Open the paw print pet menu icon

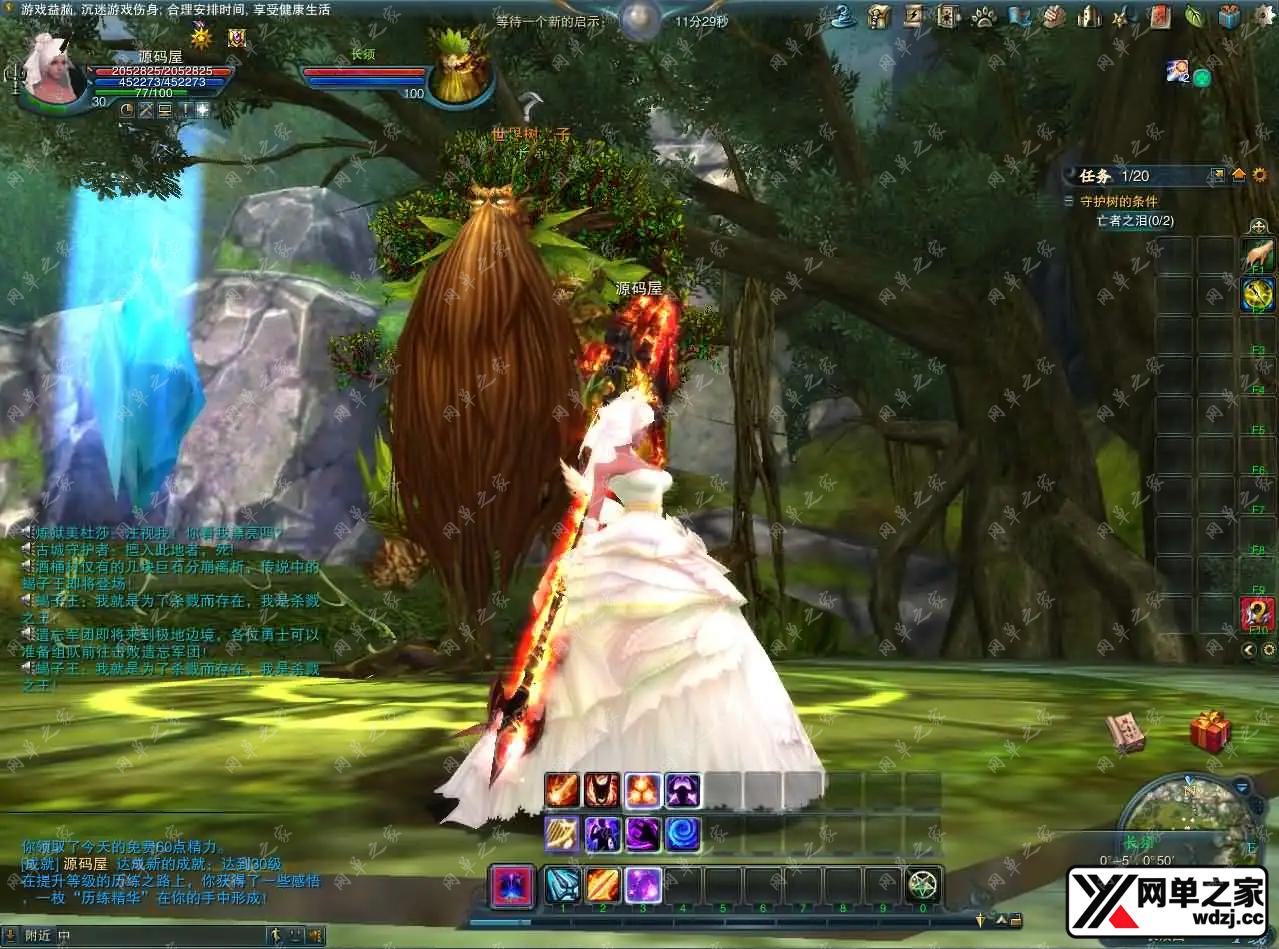point(984,16)
